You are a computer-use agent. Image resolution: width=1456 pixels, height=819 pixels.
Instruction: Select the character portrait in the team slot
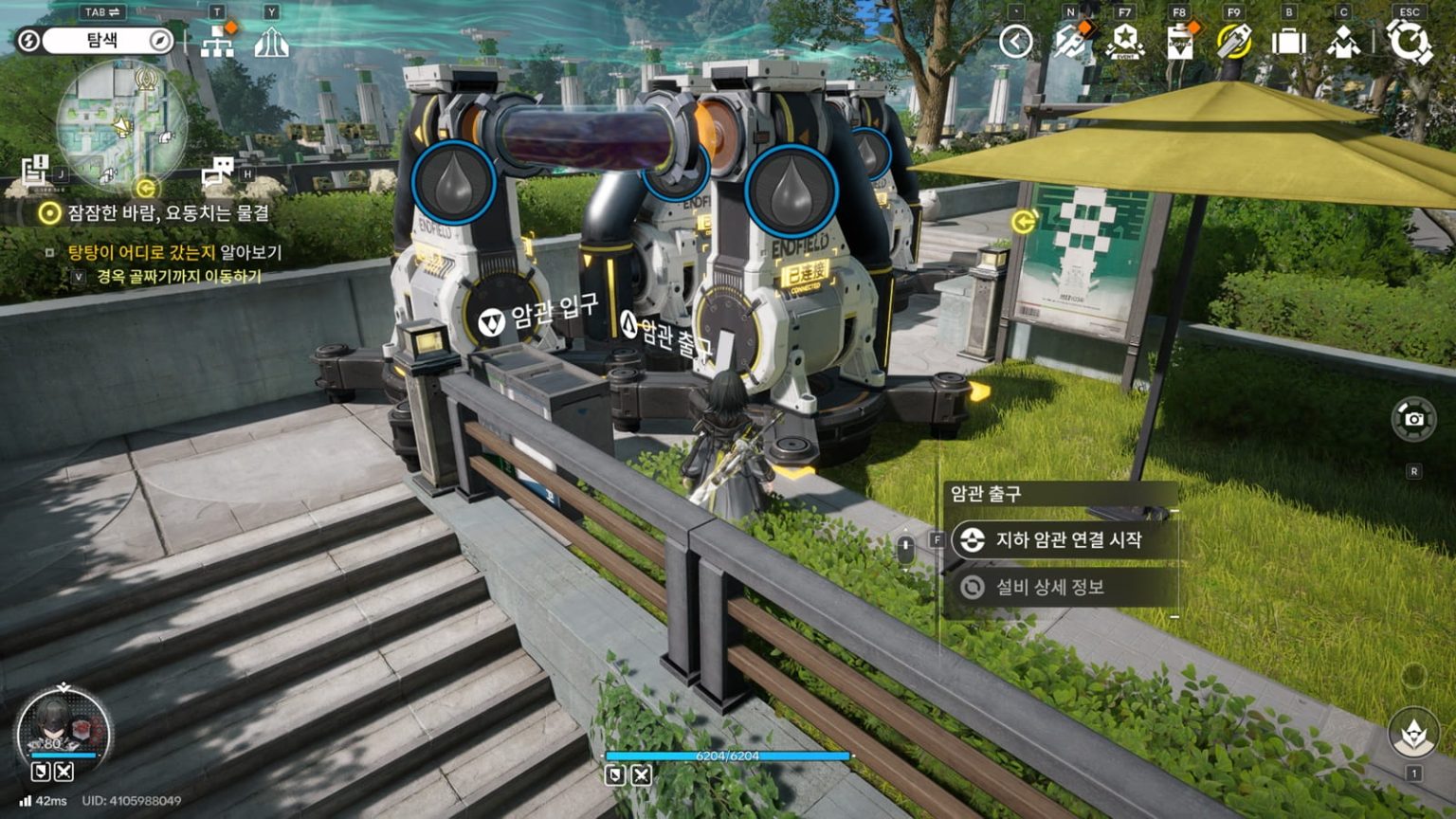pos(63,730)
